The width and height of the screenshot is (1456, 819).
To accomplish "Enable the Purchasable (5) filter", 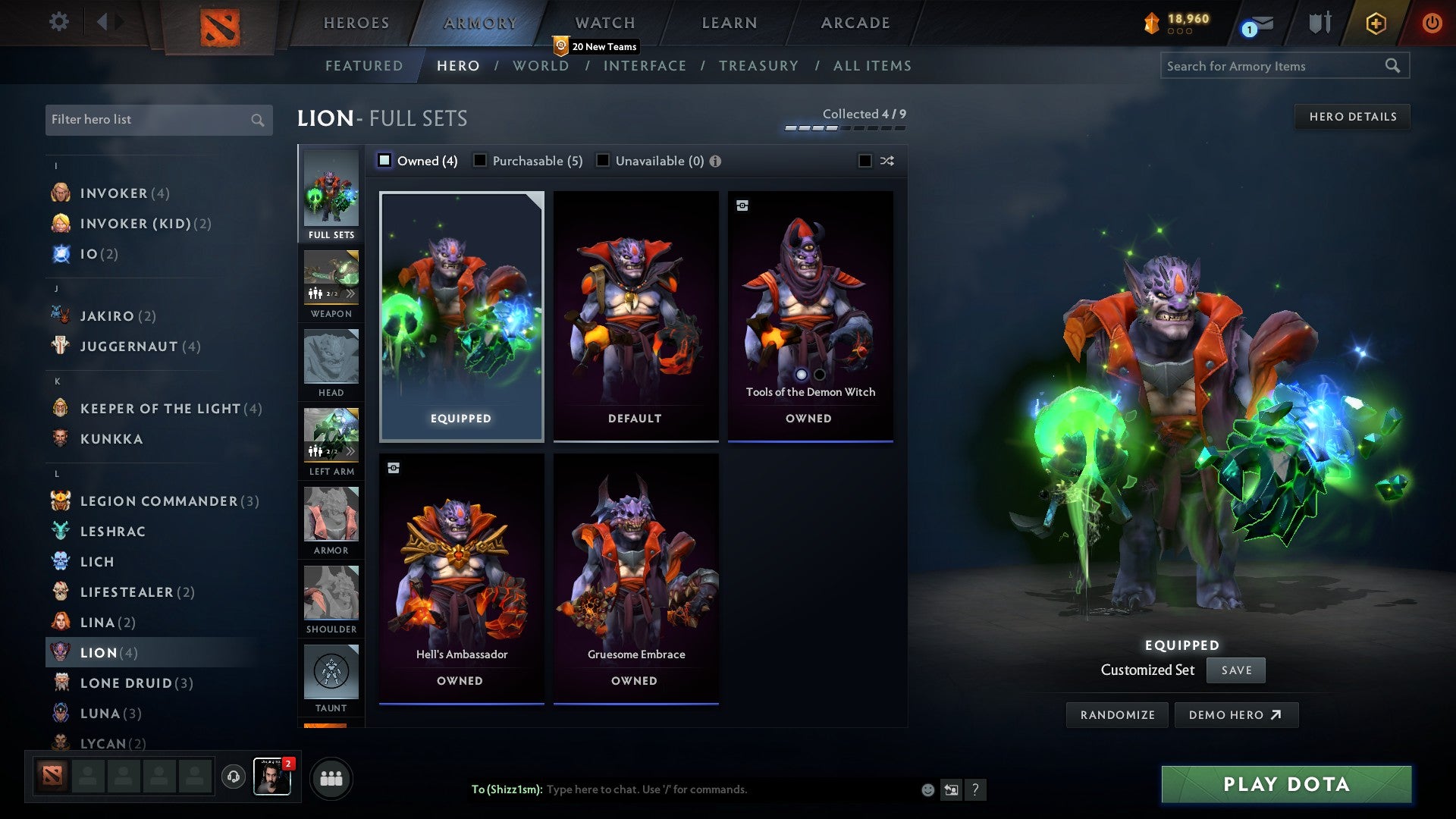I will 480,160.
